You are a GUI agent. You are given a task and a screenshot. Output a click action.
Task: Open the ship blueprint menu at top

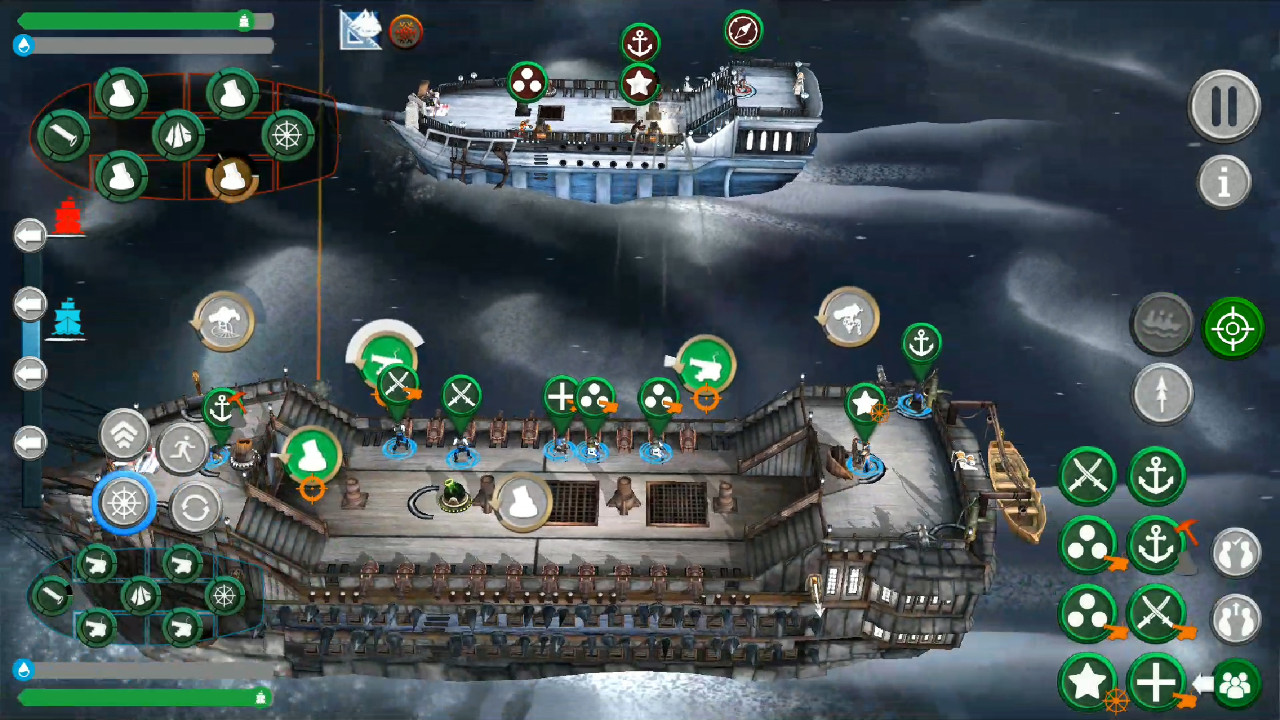coord(359,30)
